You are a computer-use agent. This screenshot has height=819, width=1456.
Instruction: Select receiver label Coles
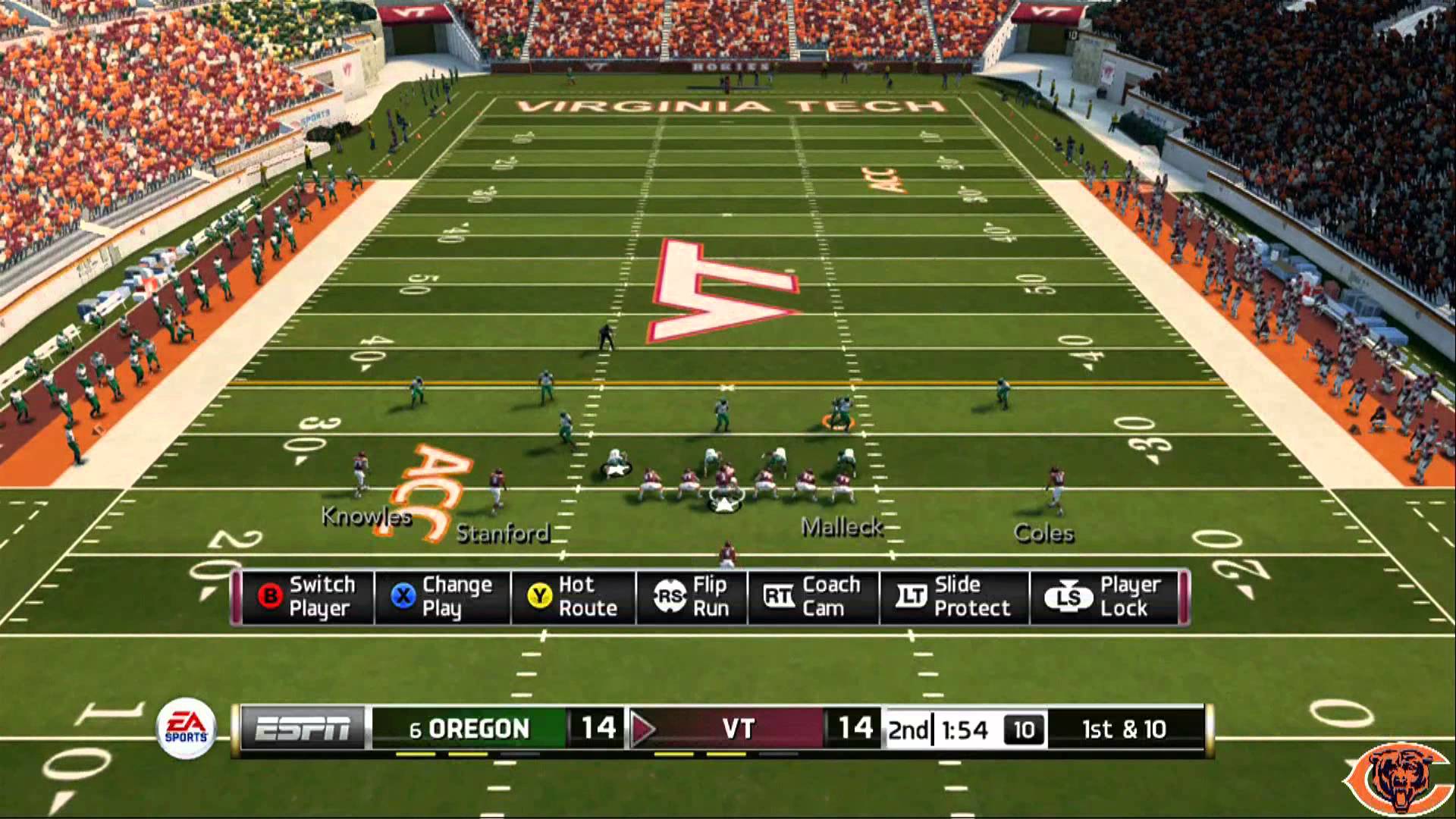(x=1043, y=534)
